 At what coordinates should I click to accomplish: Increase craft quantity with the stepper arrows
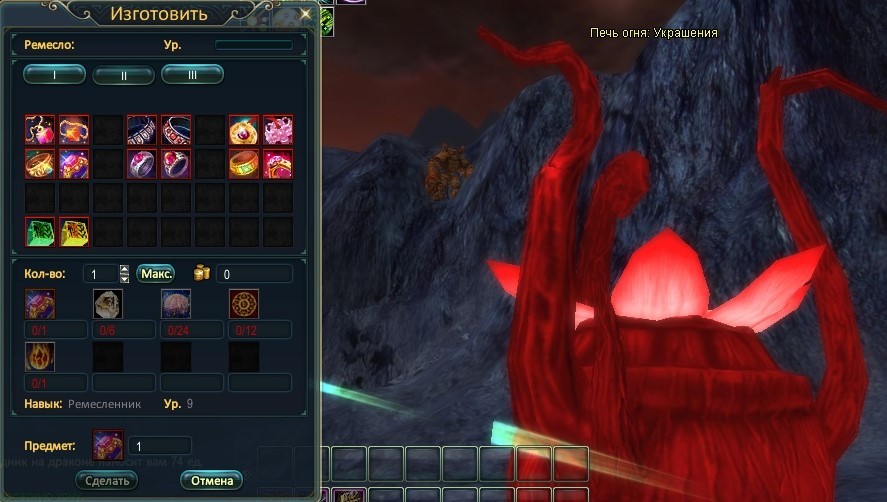click(x=124, y=269)
